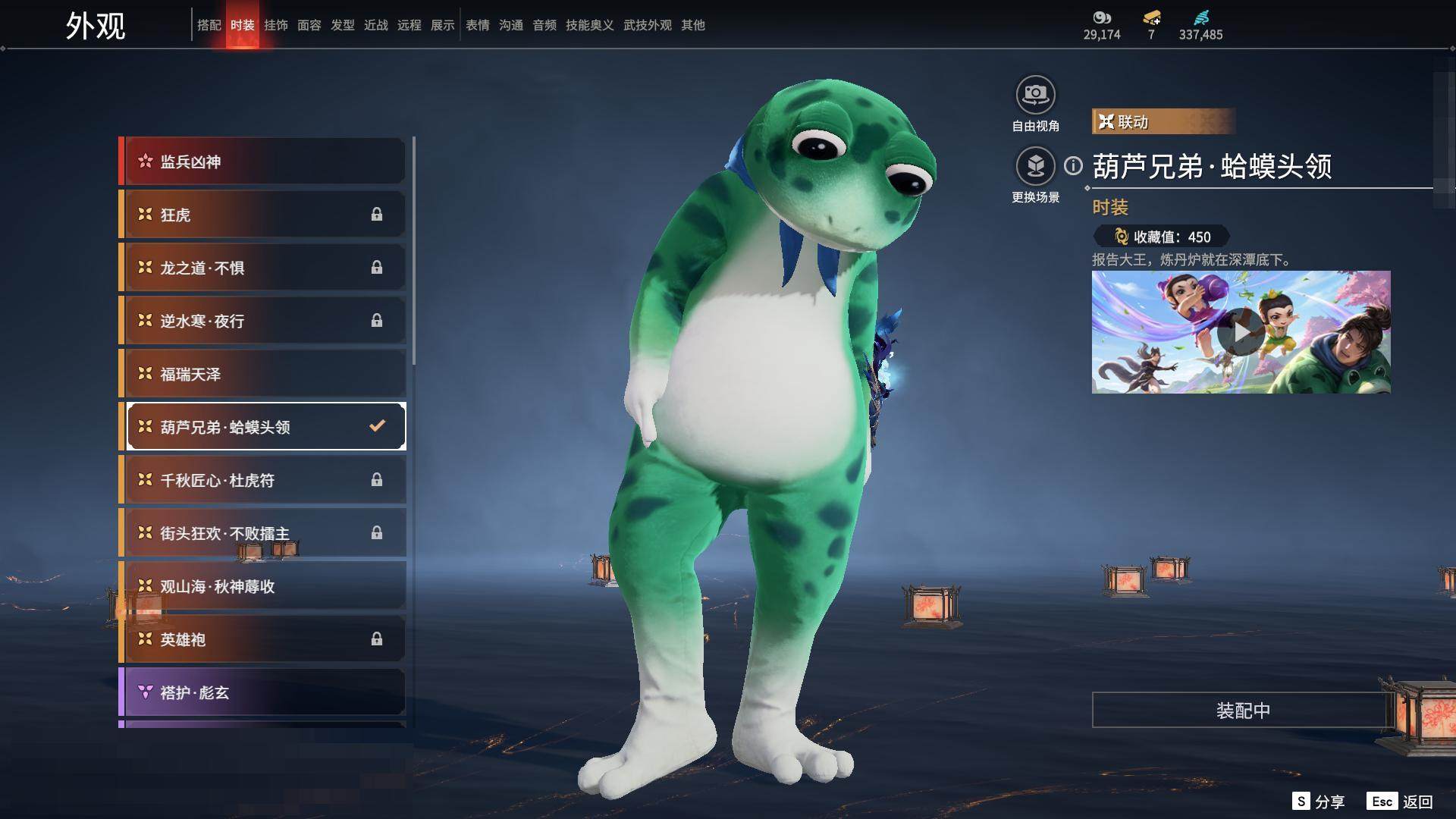Viewport: 1456px width, 819px height.
Task: Open the 面容 tab
Action: [309, 25]
